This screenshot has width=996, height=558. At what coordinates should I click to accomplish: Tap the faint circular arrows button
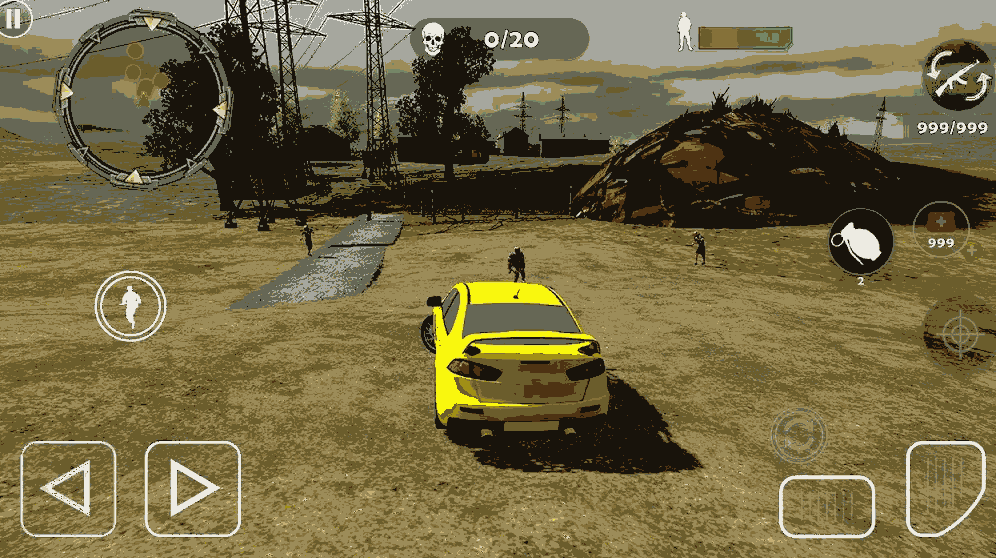tap(799, 435)
